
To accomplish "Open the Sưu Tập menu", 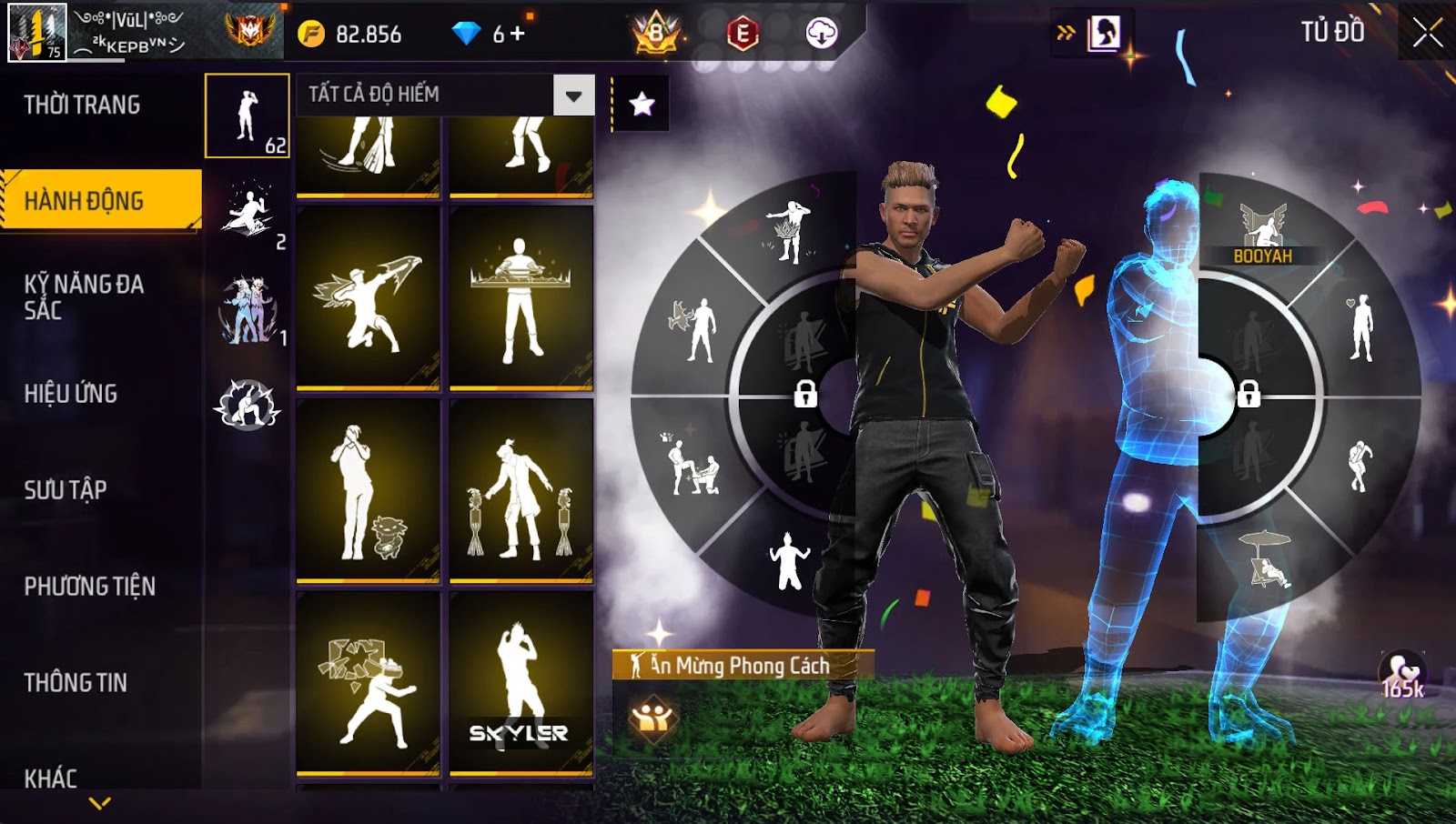I will tap(66, 490).
